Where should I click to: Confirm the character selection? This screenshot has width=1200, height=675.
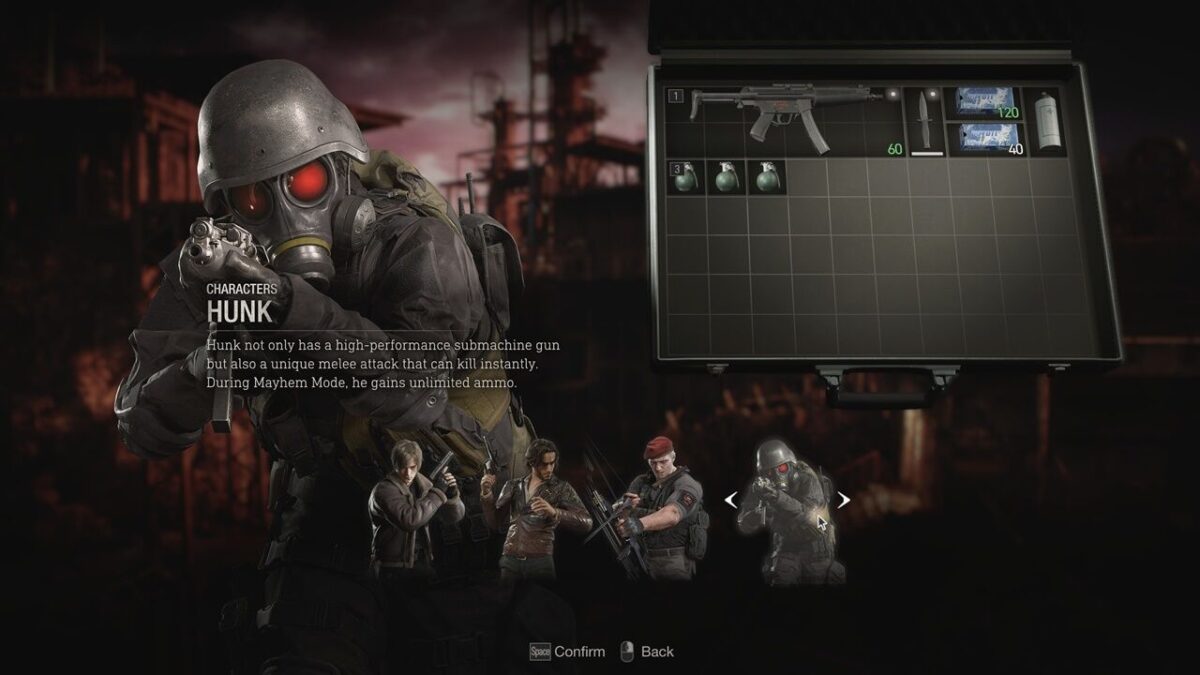pyautogui.click(x=567, y=652)
